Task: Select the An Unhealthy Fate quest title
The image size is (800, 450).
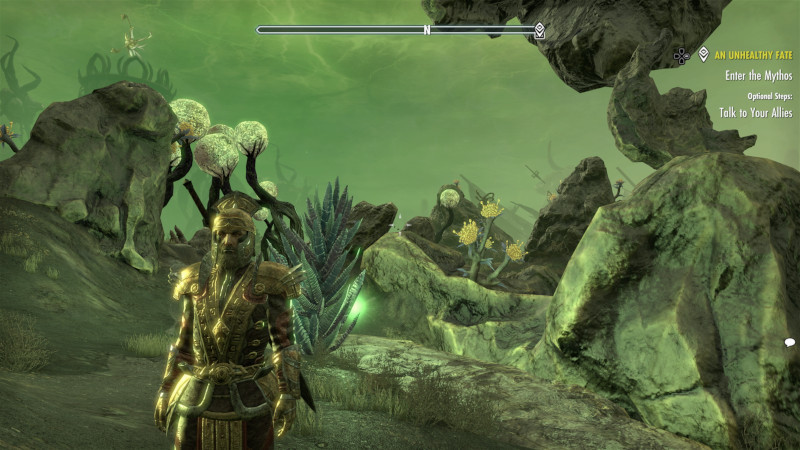Action: [x=751, y=55]
